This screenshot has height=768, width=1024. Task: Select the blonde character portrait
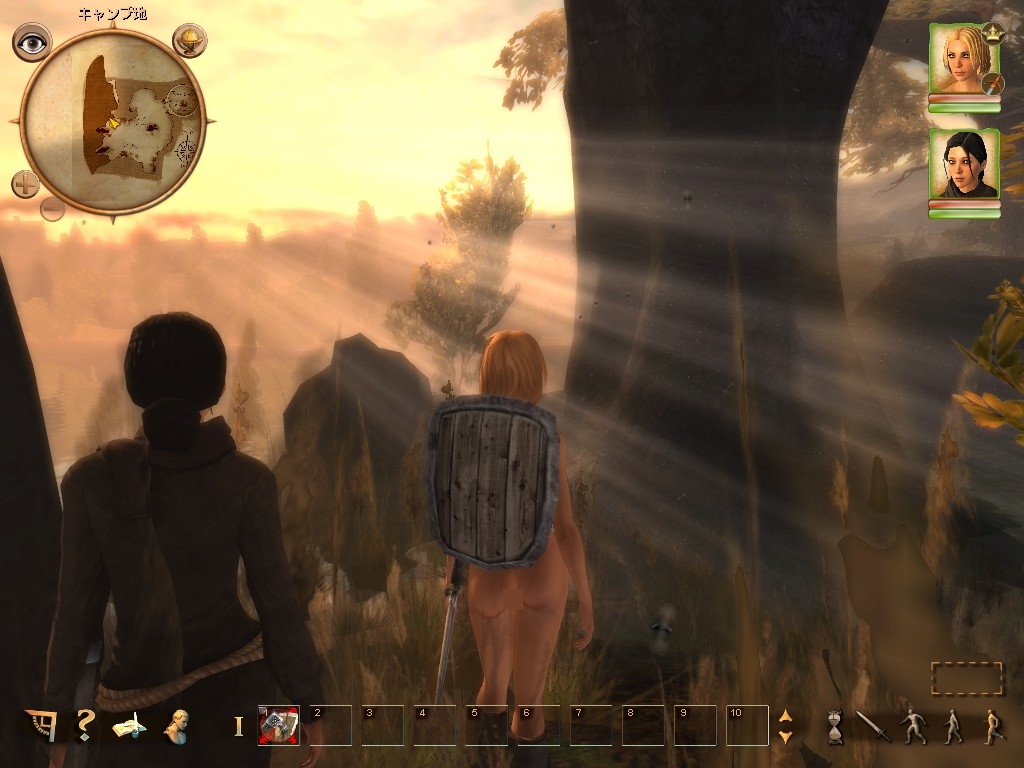(x=962, y=58)
